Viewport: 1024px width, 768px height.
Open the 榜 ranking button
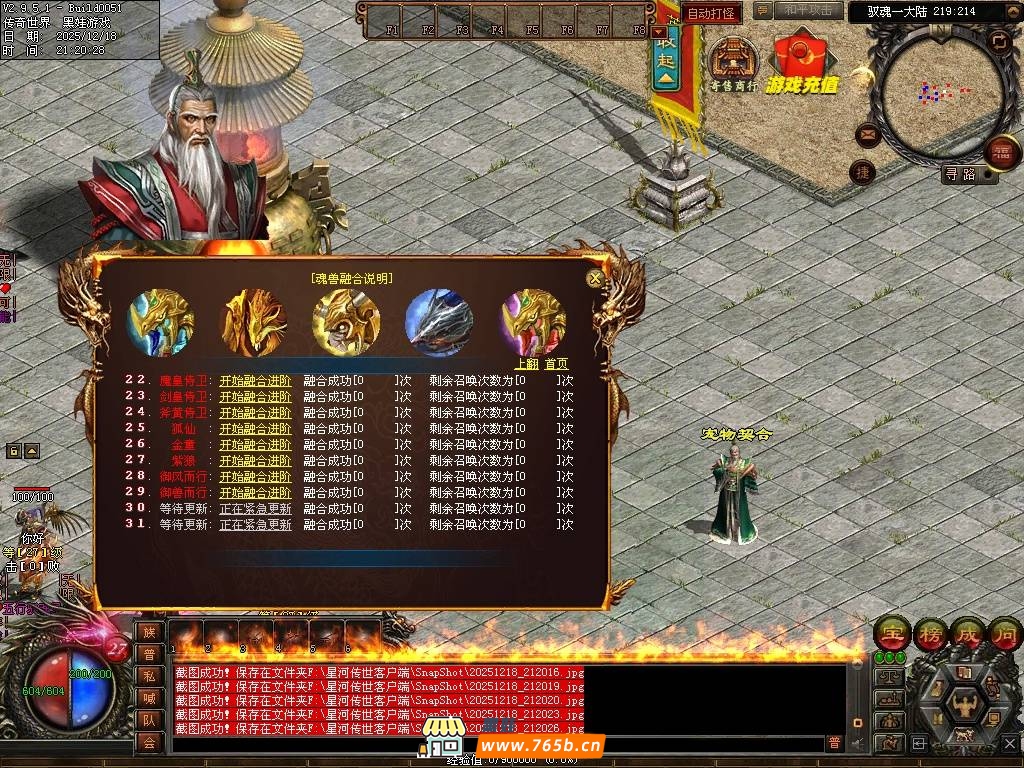click(x=929, y=634)
